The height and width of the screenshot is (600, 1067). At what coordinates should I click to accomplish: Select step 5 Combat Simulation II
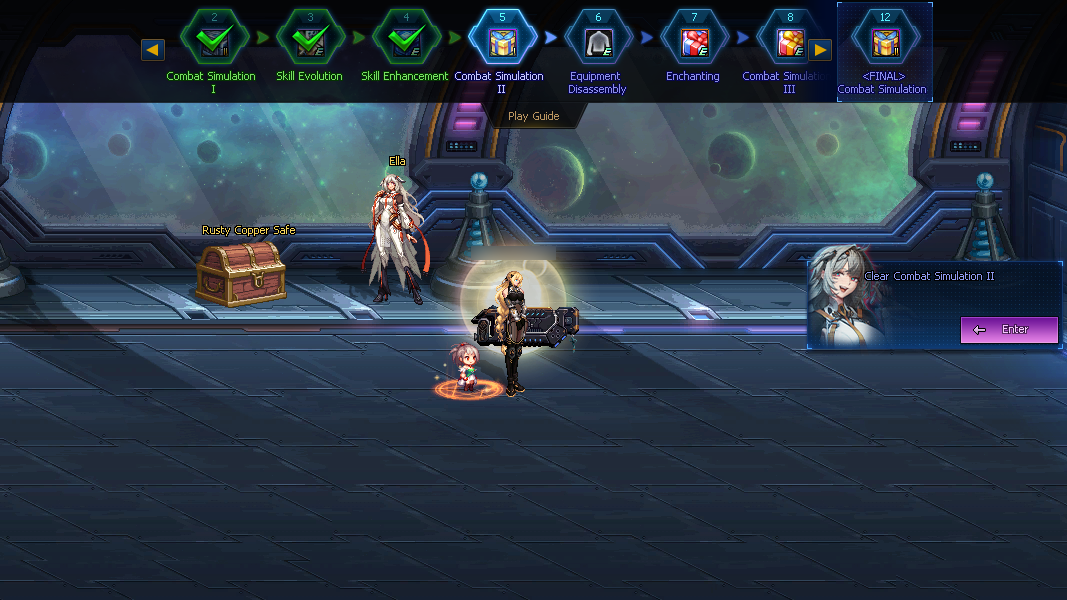tap(502, 40)
